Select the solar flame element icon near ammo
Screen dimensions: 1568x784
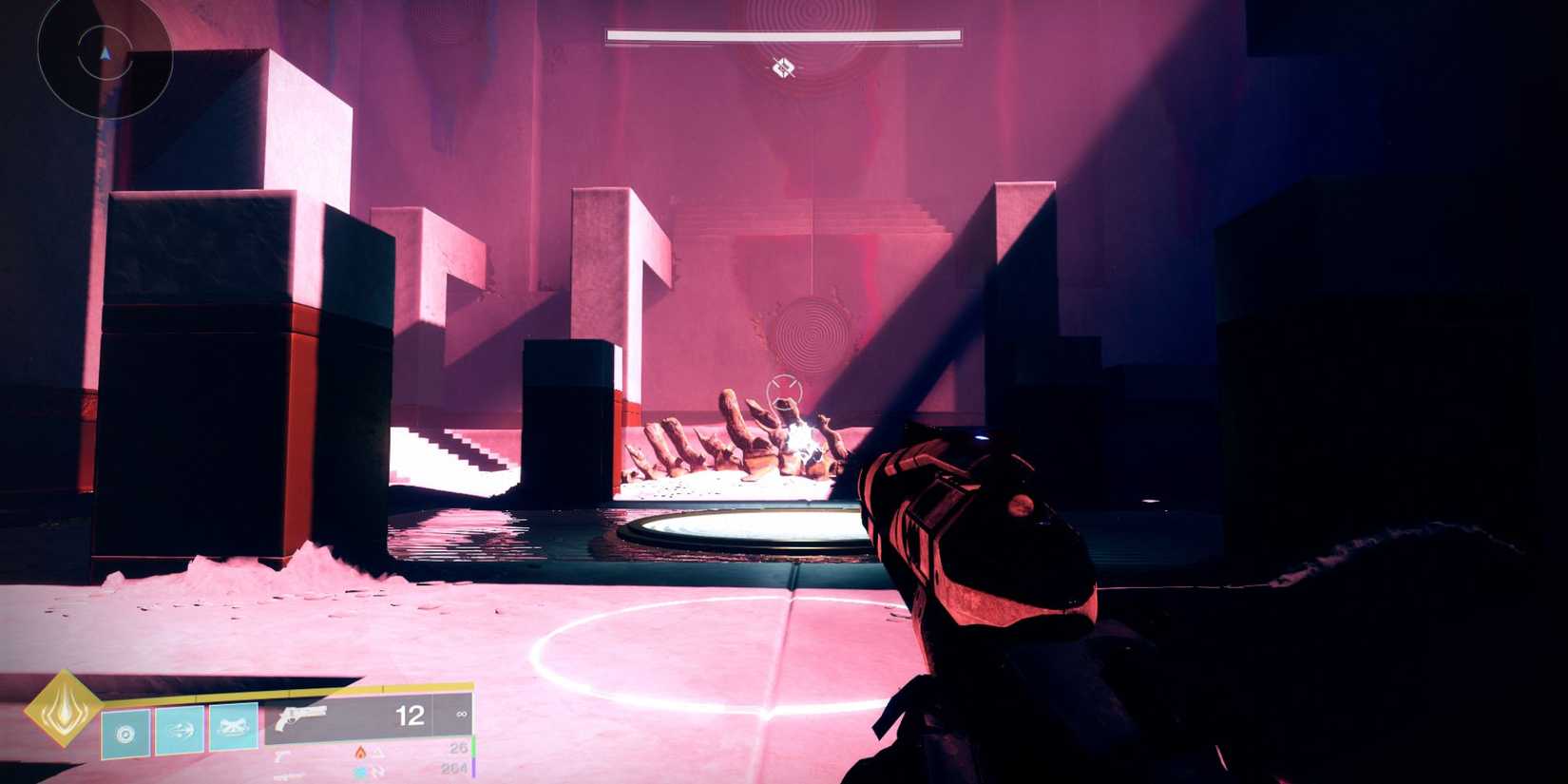[x=359, y=751]
